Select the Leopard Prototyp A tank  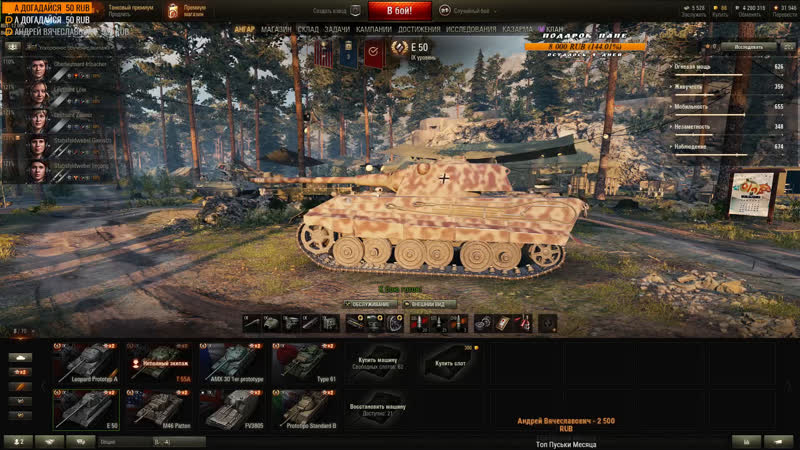tap(87, 362)
